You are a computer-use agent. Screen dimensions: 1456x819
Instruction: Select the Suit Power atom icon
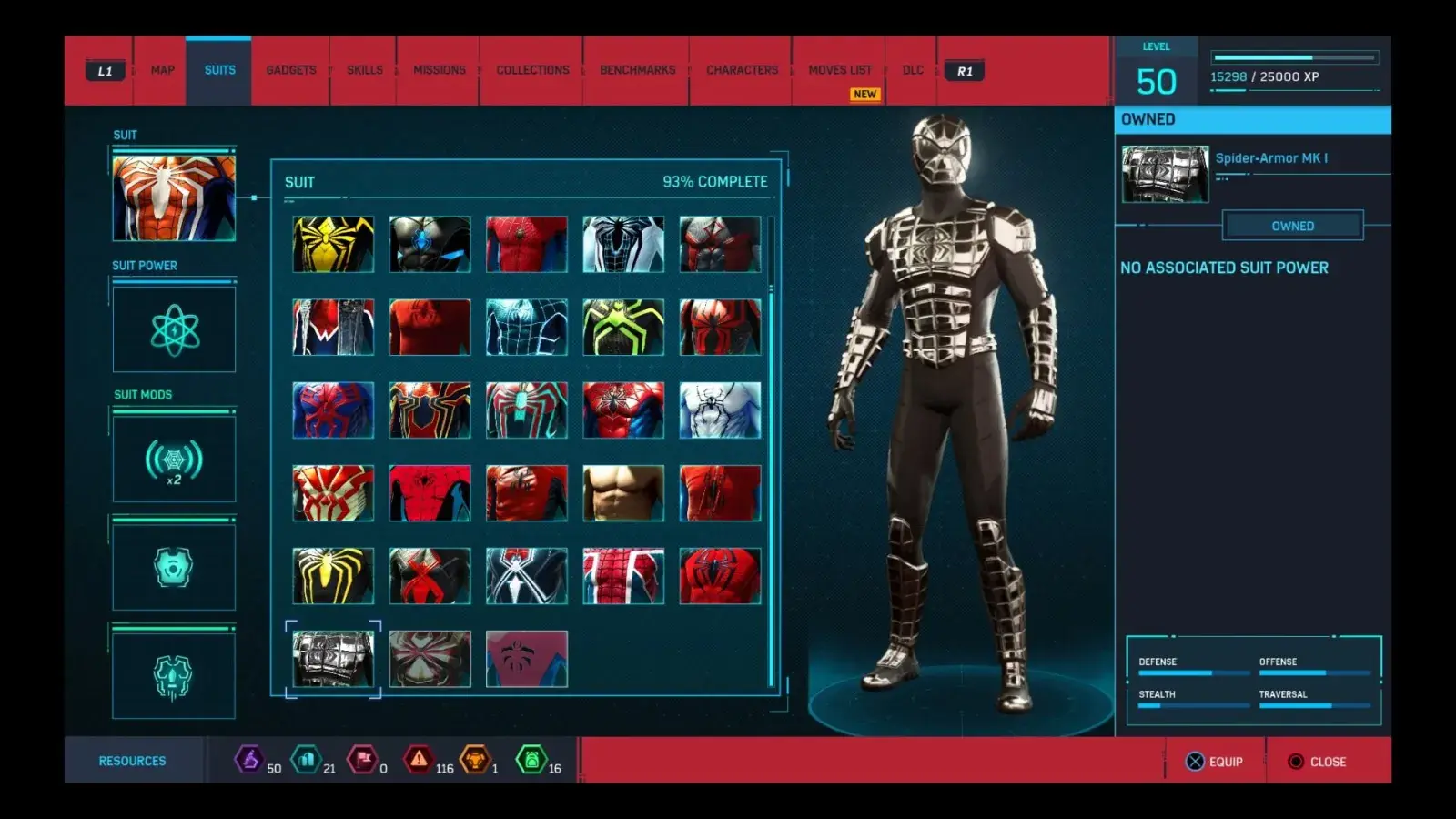[x=173, y=329]
